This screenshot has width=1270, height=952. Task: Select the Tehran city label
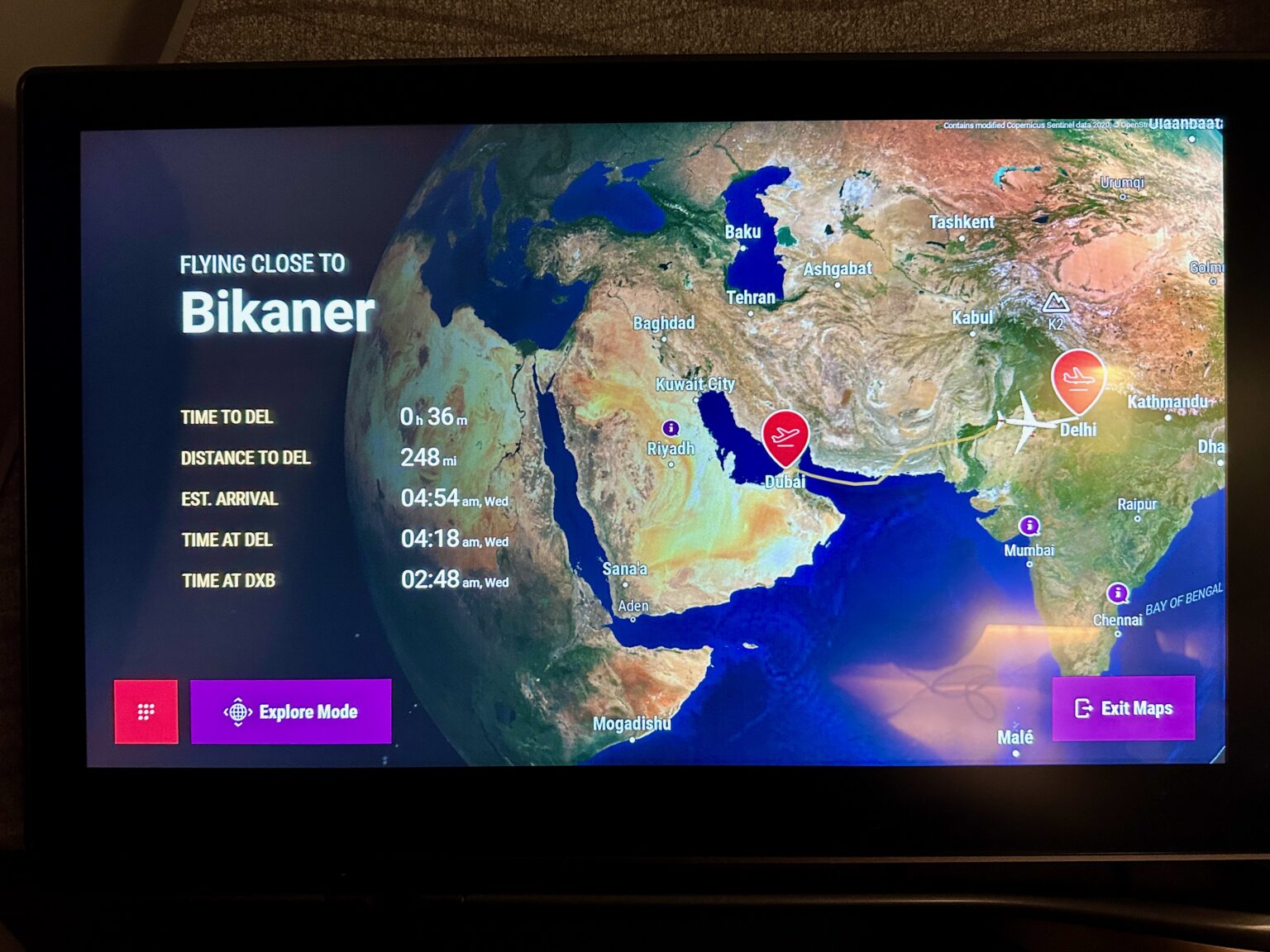coord(753,297)
